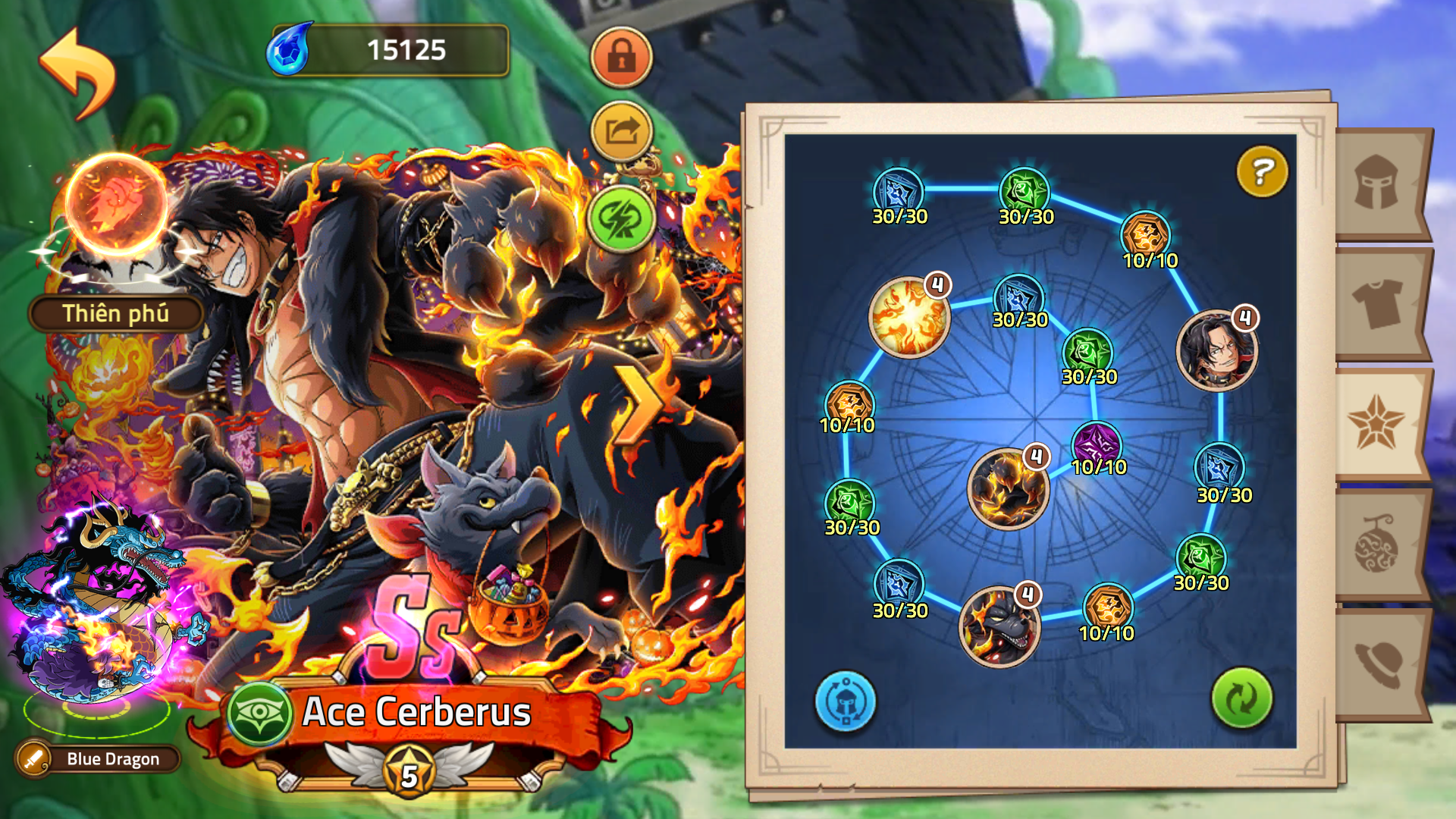Select the Ace portrait skill node

coord(1216,350)
